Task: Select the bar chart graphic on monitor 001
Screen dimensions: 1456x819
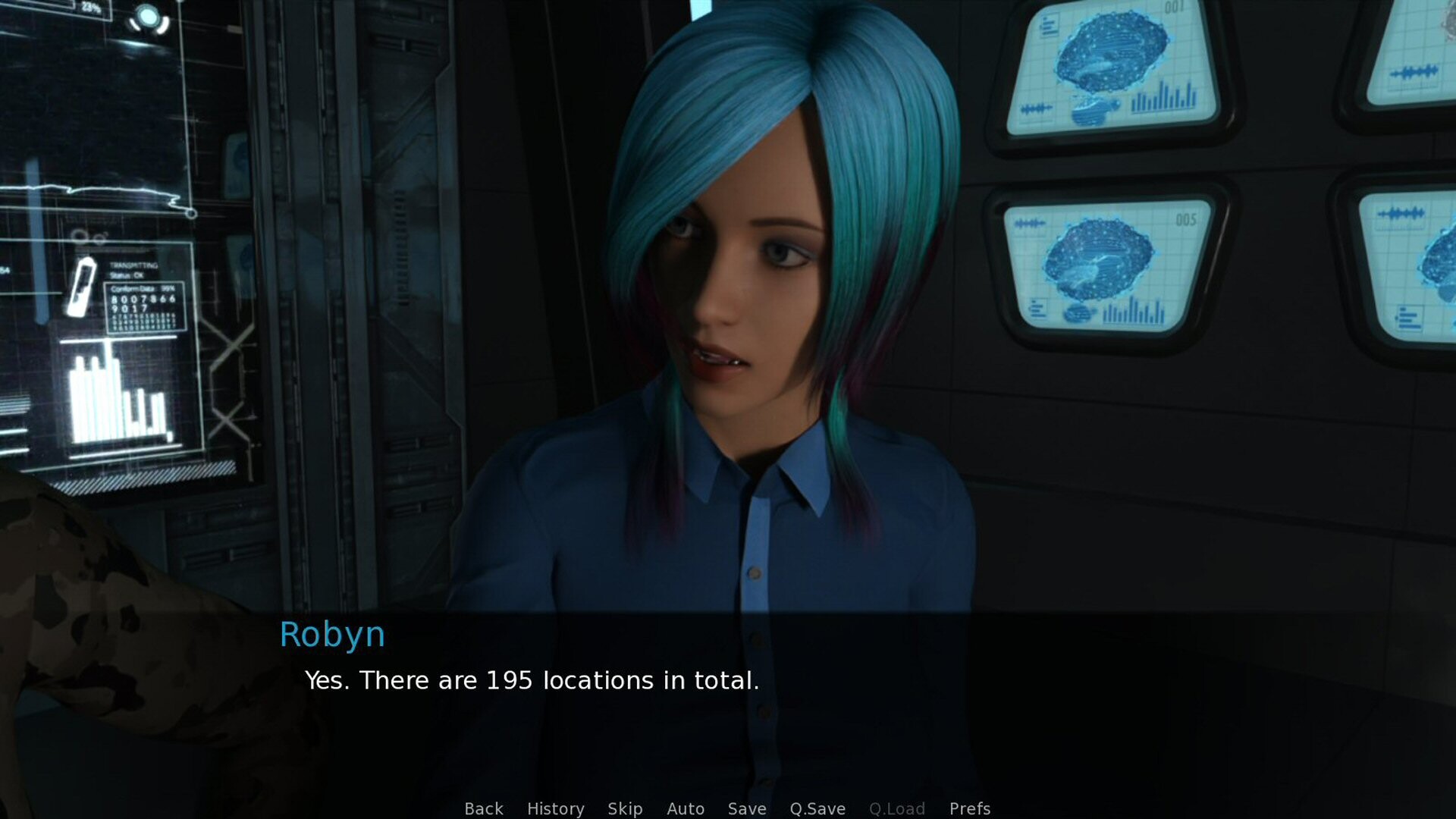Action: coord(1163,97)
